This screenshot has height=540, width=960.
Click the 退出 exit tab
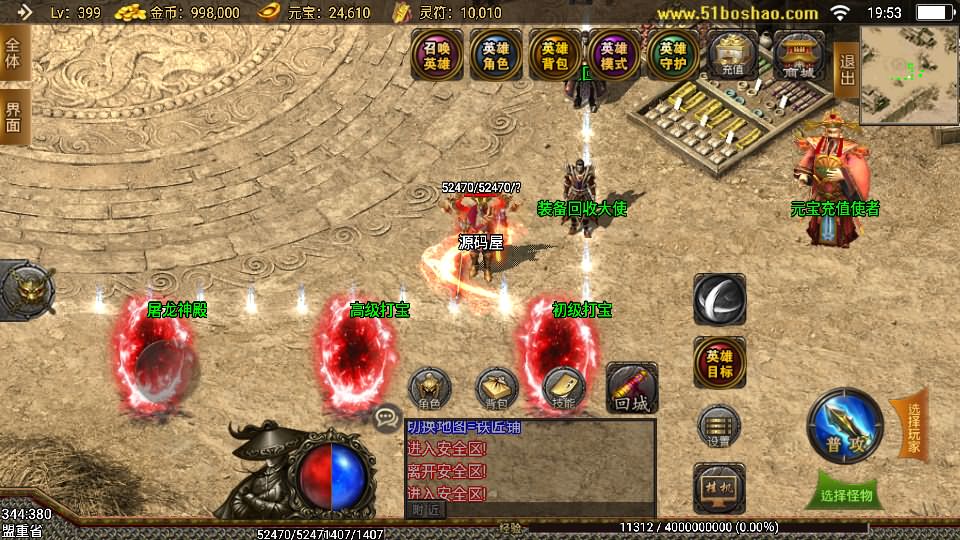pyautogui.click(x=846, y=62)
